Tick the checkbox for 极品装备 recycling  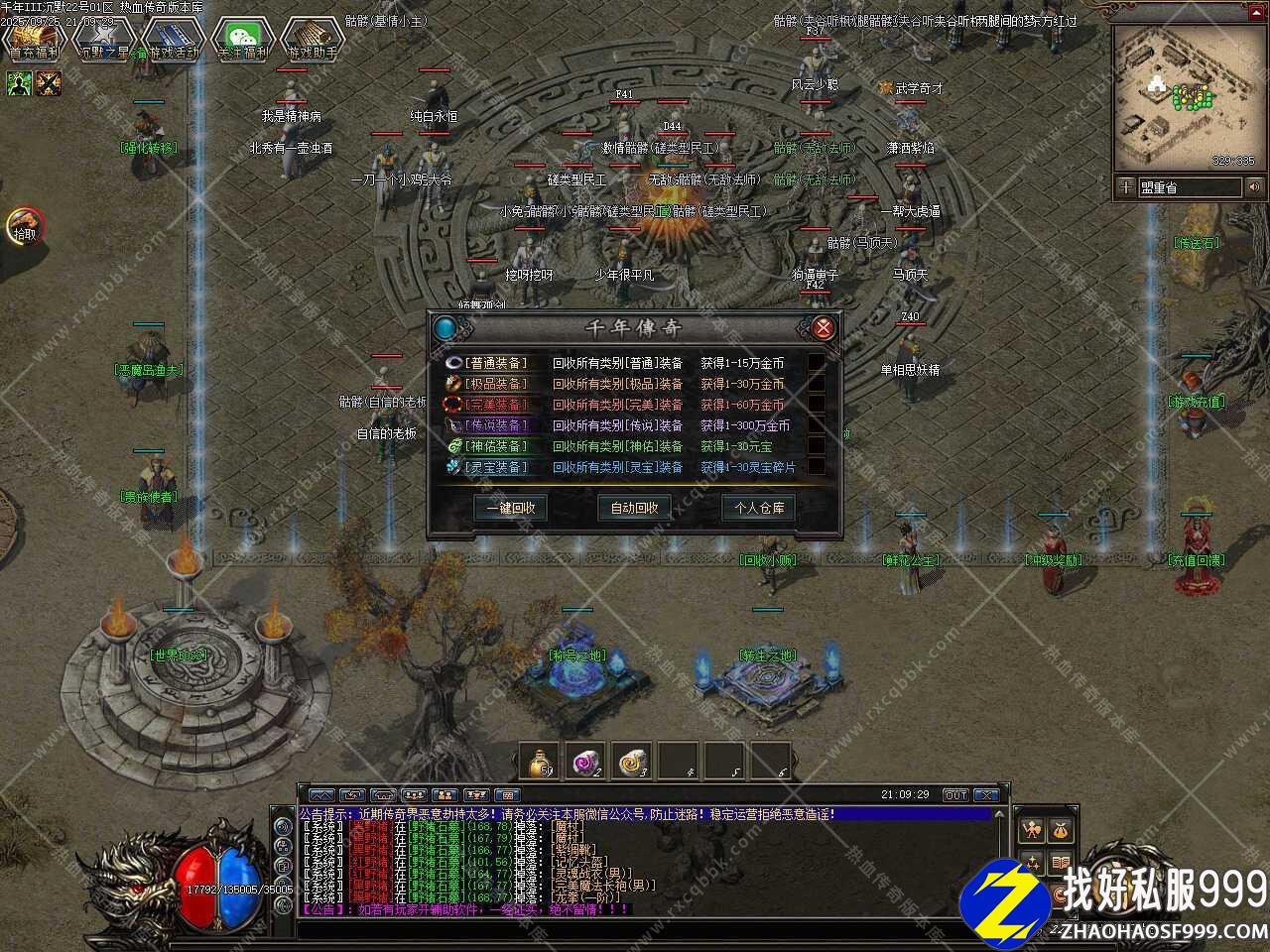coord(816,384)
